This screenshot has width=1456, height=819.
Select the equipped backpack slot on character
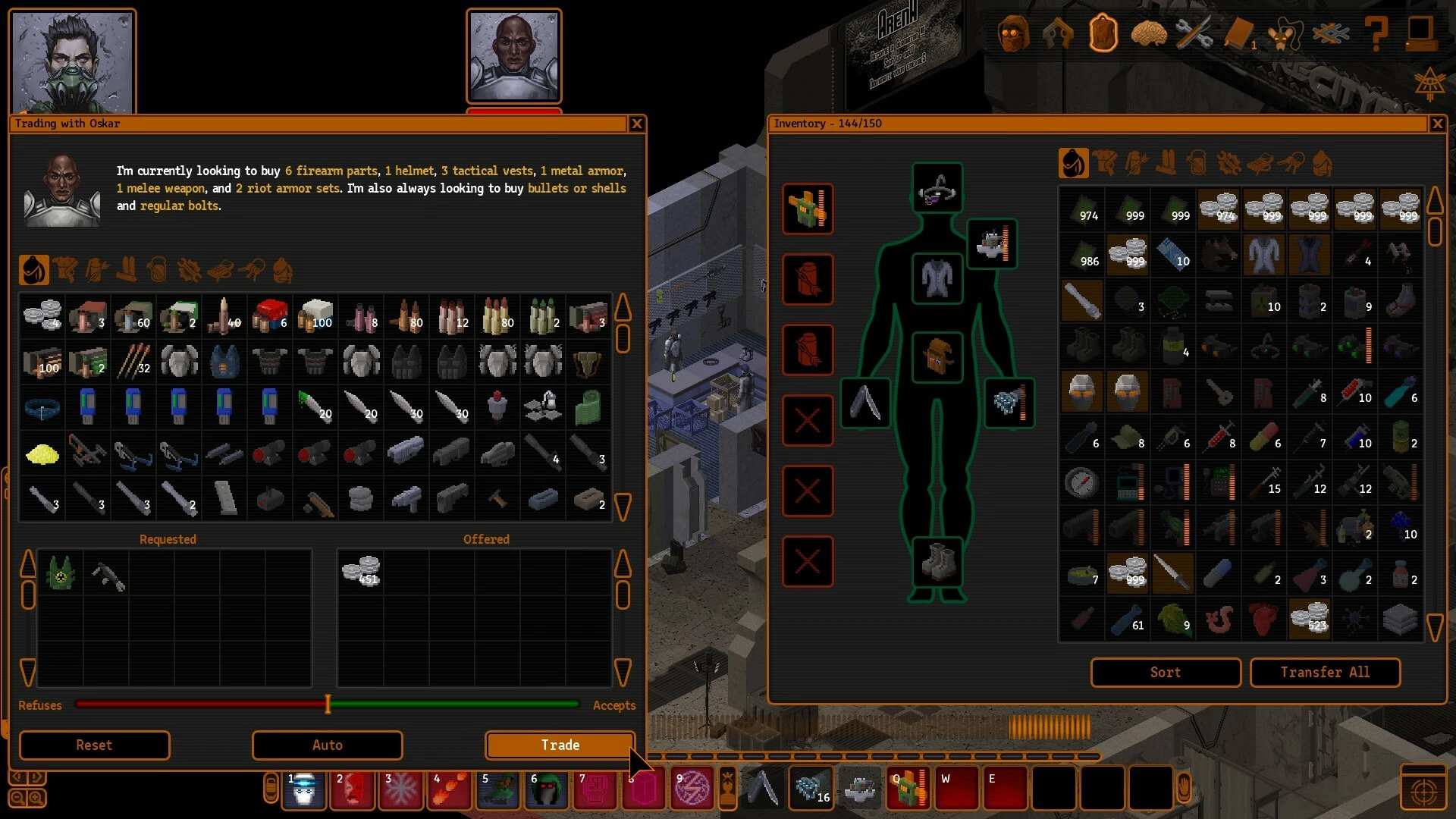[937, 356]
